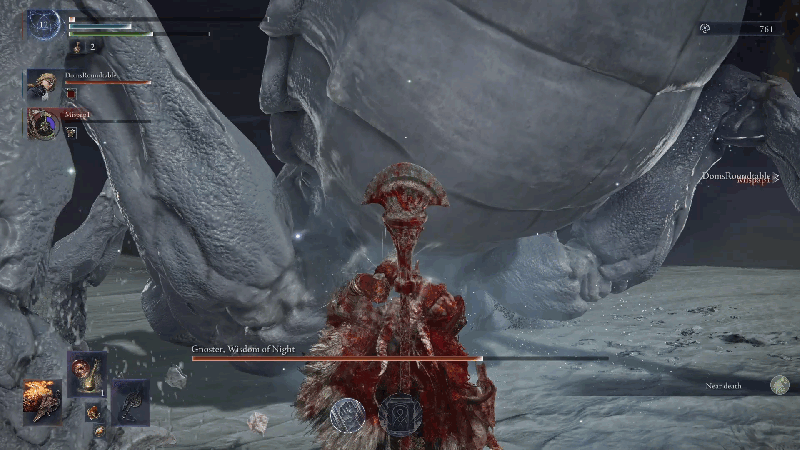This screenshot has height=450, width=800.
Task: Select the flaming left-hand weapon slot
Action: [x=43, y=400]
